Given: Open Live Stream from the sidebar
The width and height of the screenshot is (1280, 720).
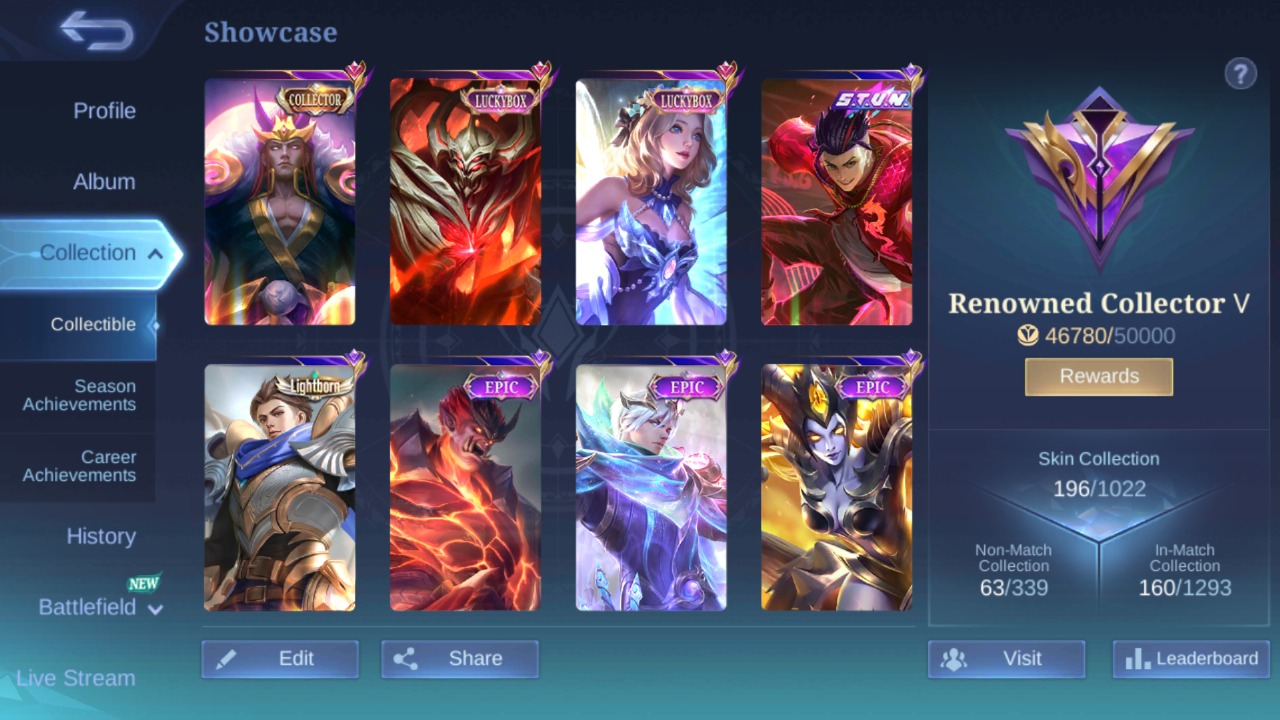Looking at the screenshot, I should (x=78, y=678).
